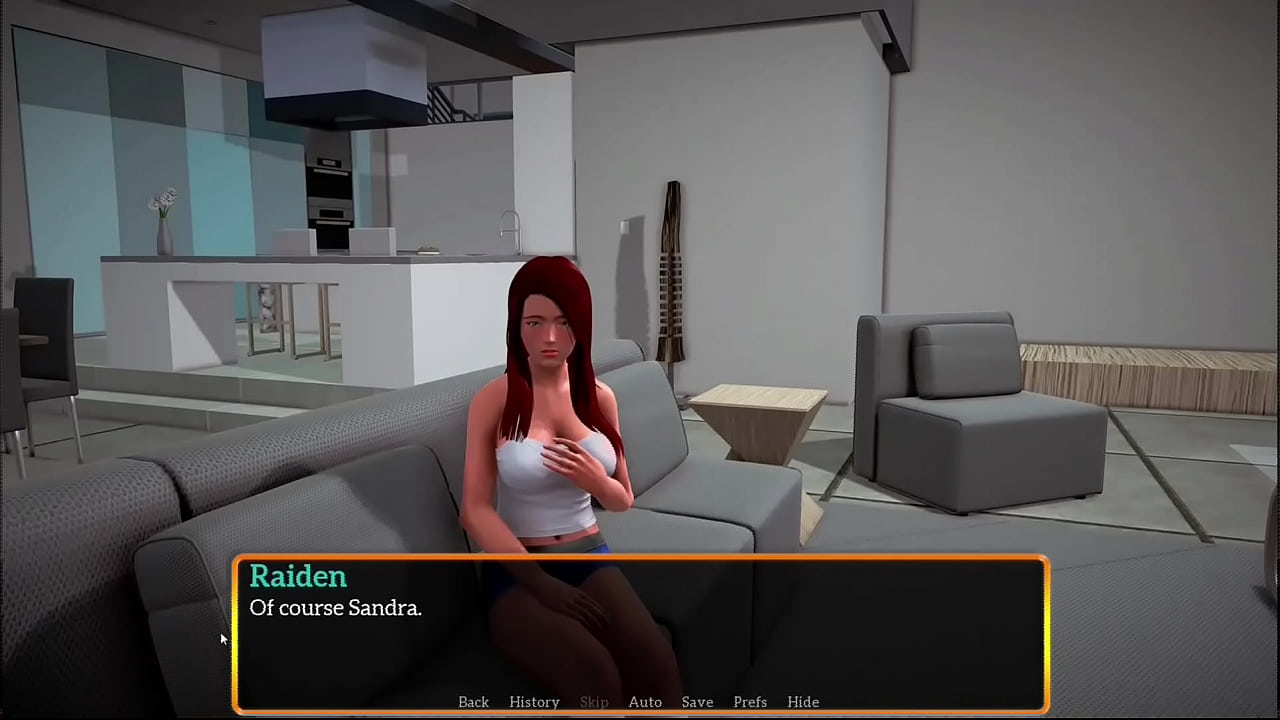The width and height of the screenshot is (1280, 720).
Task: Open the History dialogue log
Action: [x=534, y=702]
